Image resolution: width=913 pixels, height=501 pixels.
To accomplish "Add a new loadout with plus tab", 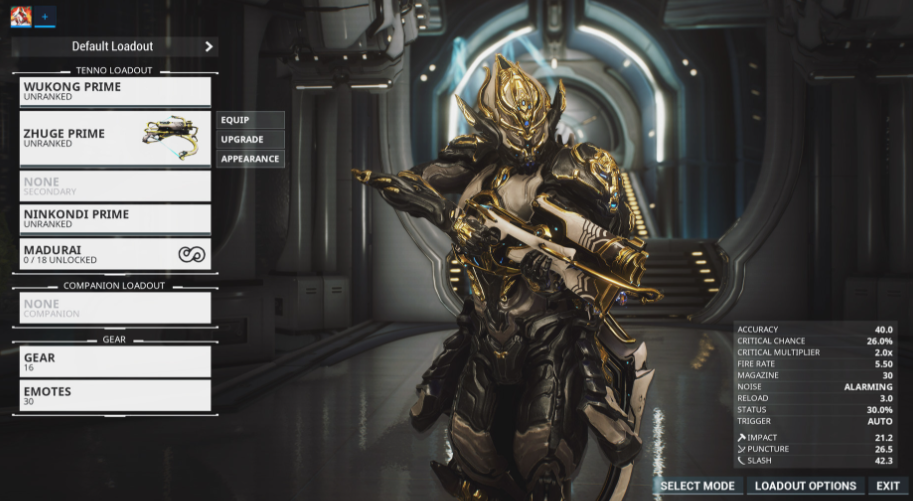I will point(45,16).
